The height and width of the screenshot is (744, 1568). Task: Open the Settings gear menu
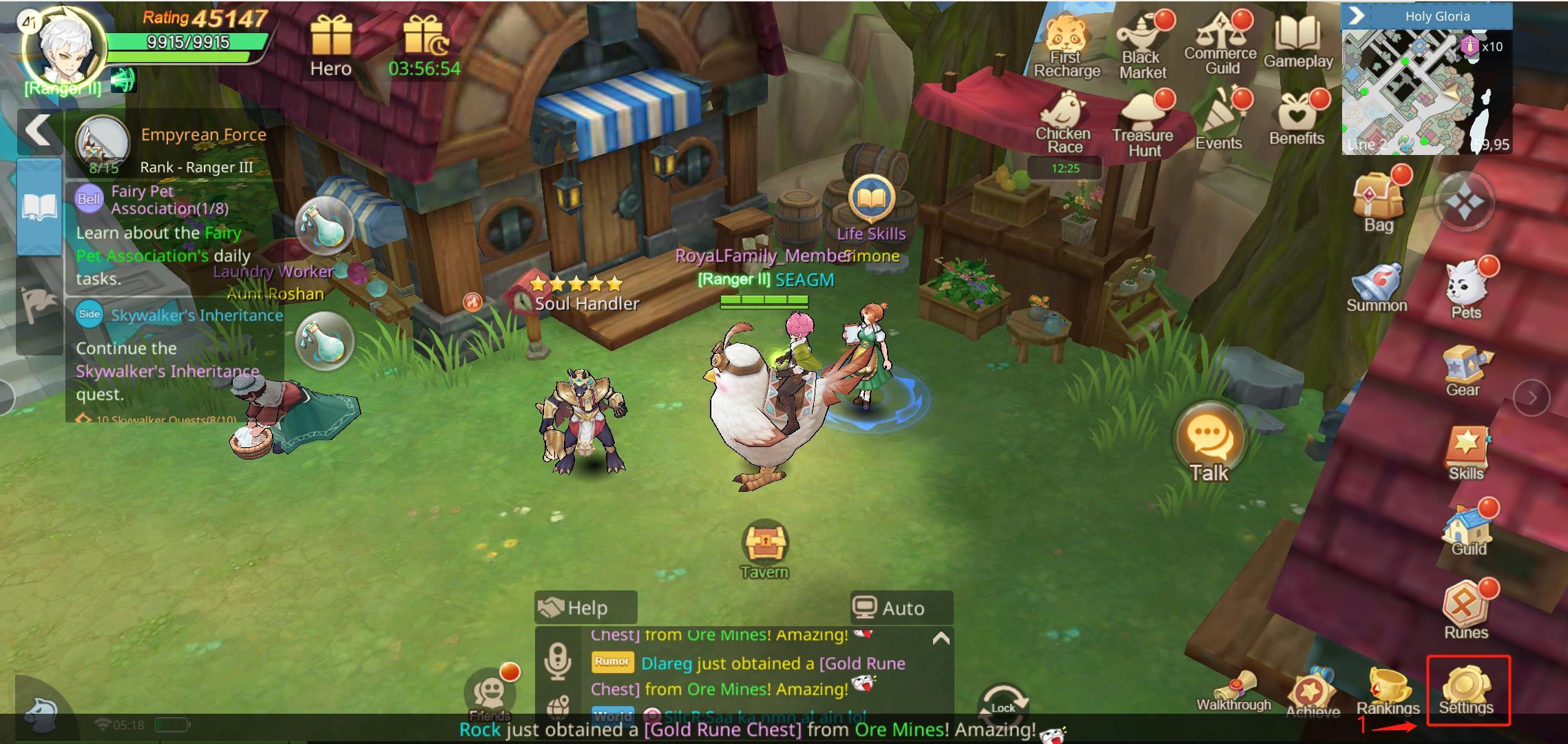tap(1467, 689)
